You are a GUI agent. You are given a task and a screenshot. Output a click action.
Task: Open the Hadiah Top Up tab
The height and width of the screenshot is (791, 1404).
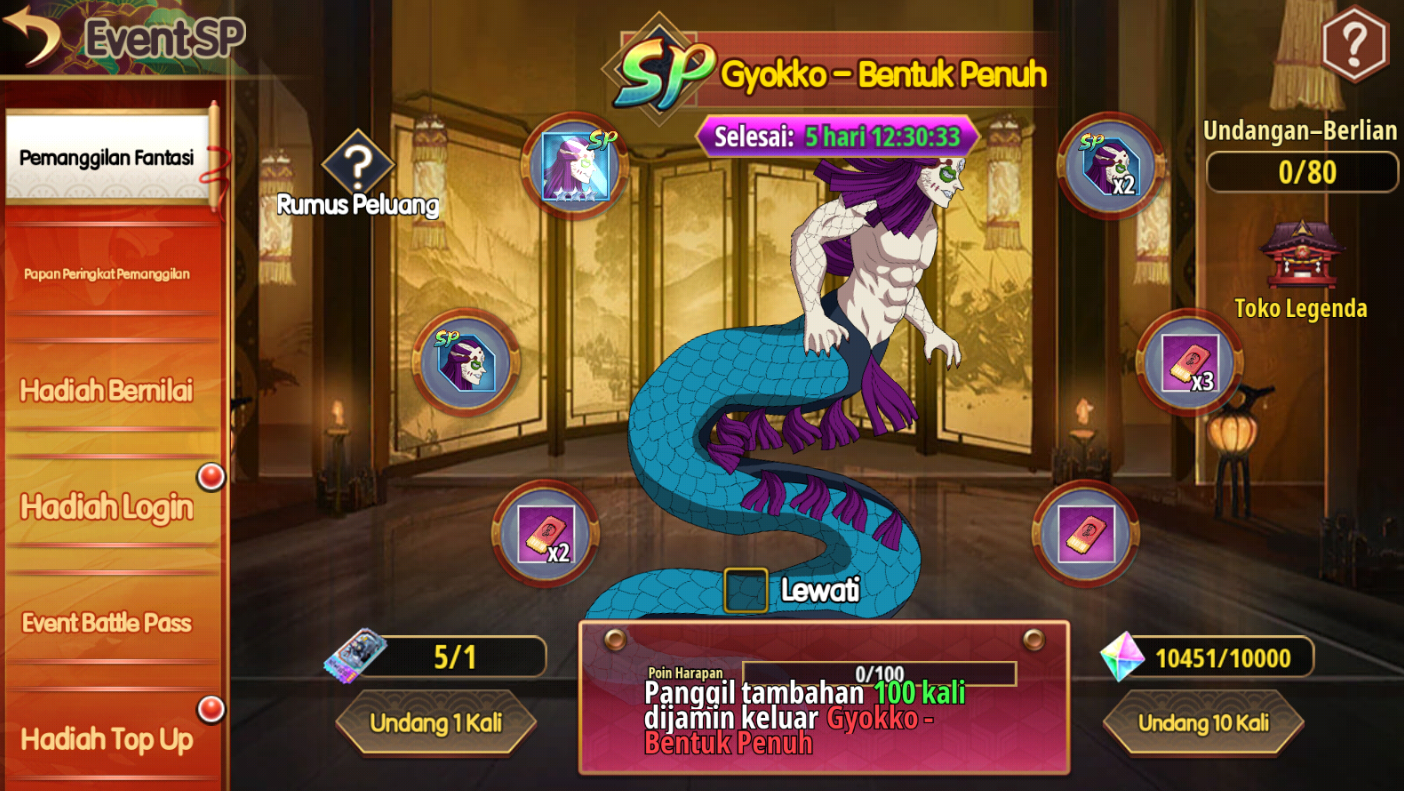(x=107, y=739)
